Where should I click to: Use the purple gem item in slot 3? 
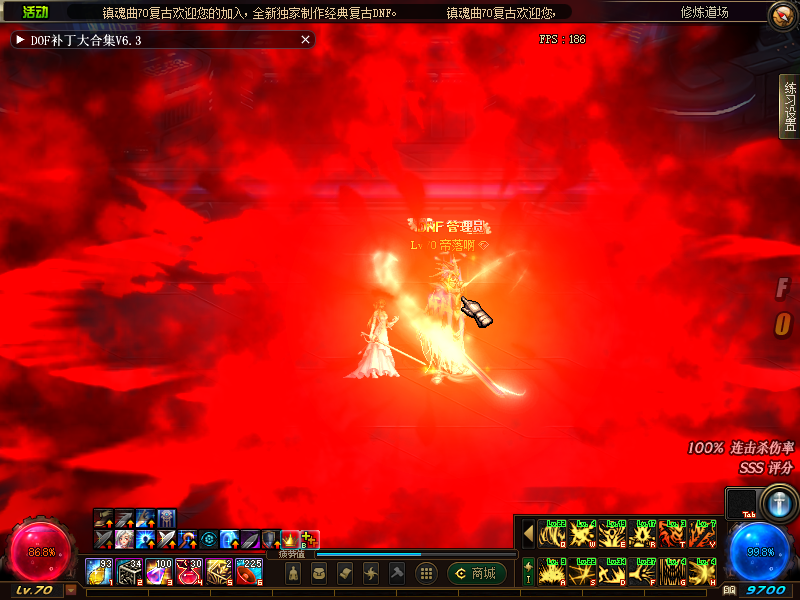pyautogui.click(x=159, y=571)
